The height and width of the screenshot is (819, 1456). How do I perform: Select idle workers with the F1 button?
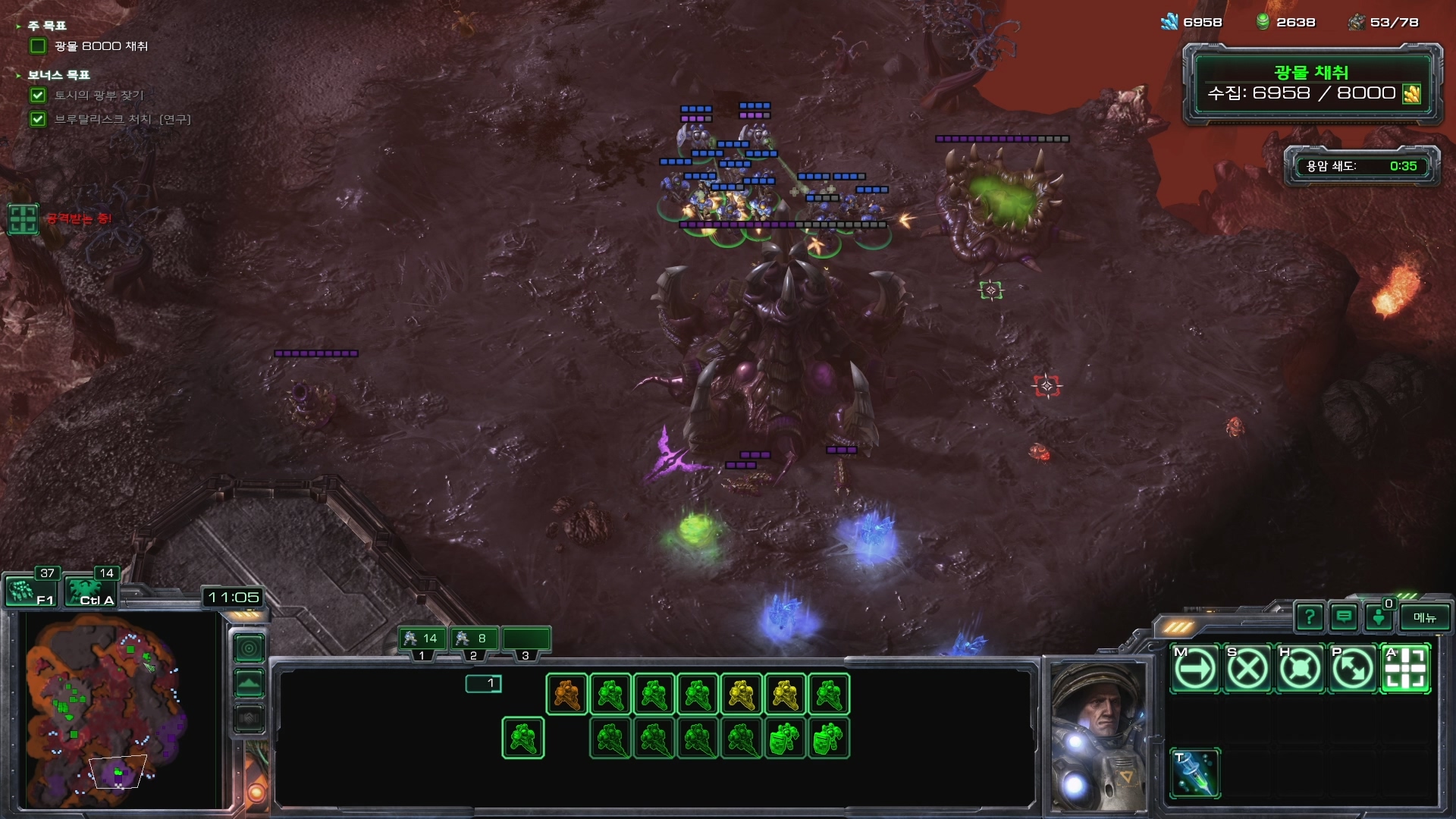click(31, 591)
